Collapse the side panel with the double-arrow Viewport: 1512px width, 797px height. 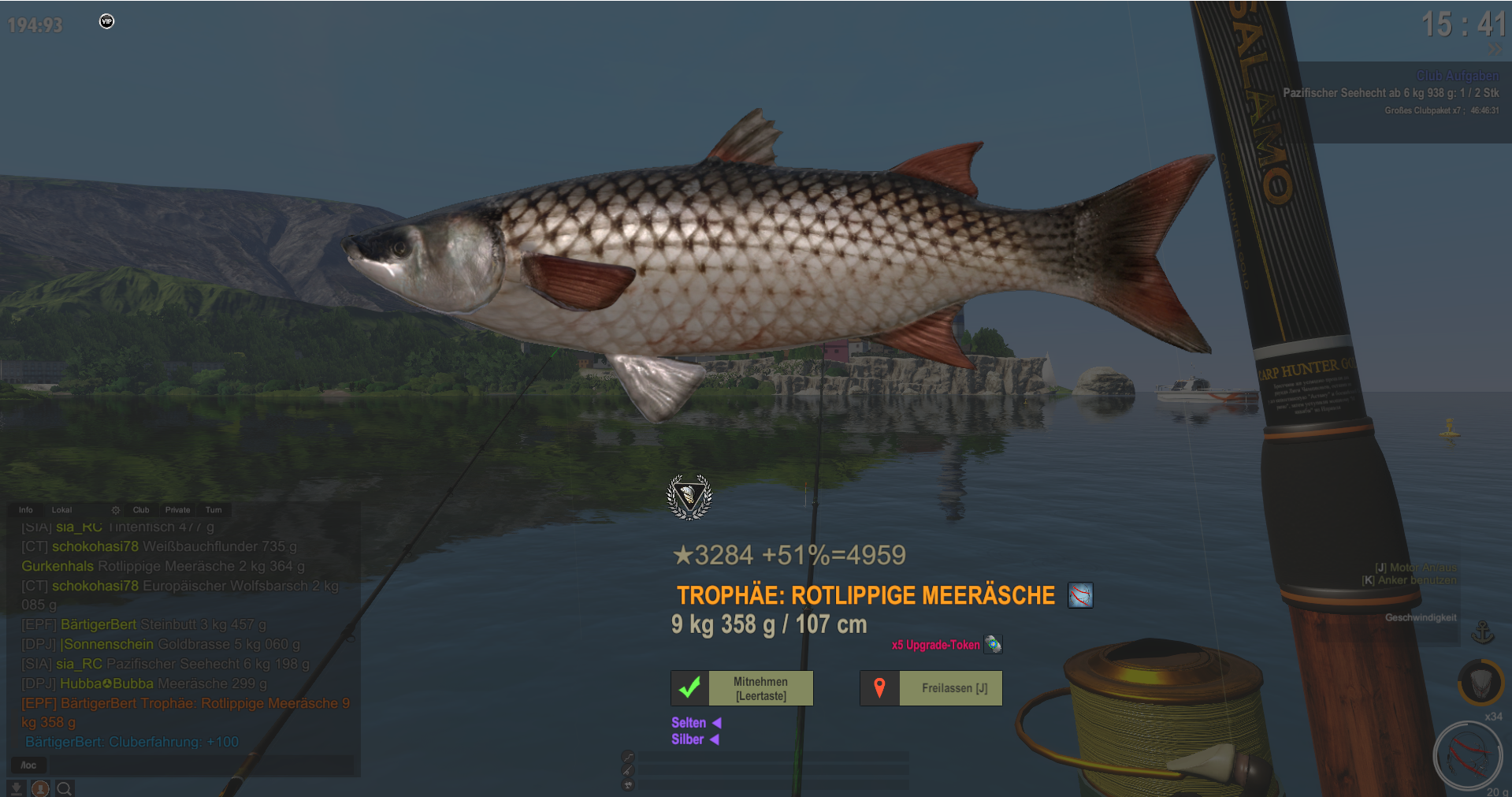pos(1495,49)
